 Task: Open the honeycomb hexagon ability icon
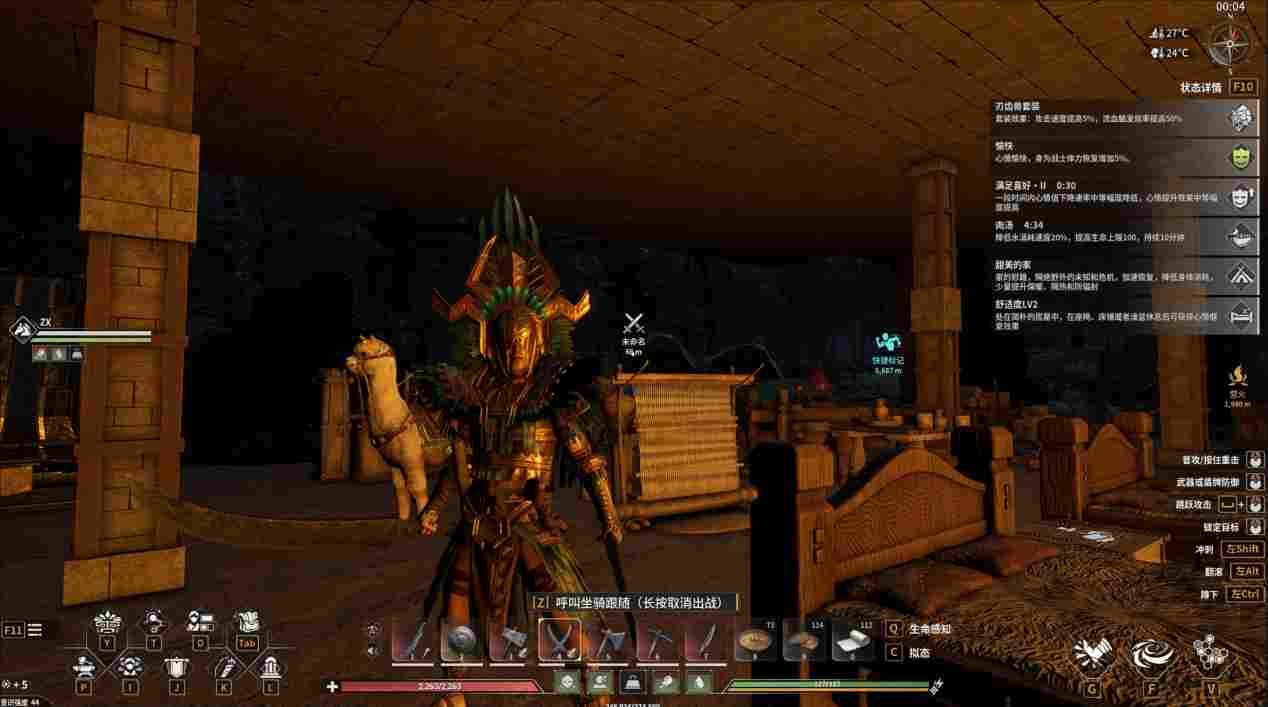pyautogui.click(x=1211, y=656)
